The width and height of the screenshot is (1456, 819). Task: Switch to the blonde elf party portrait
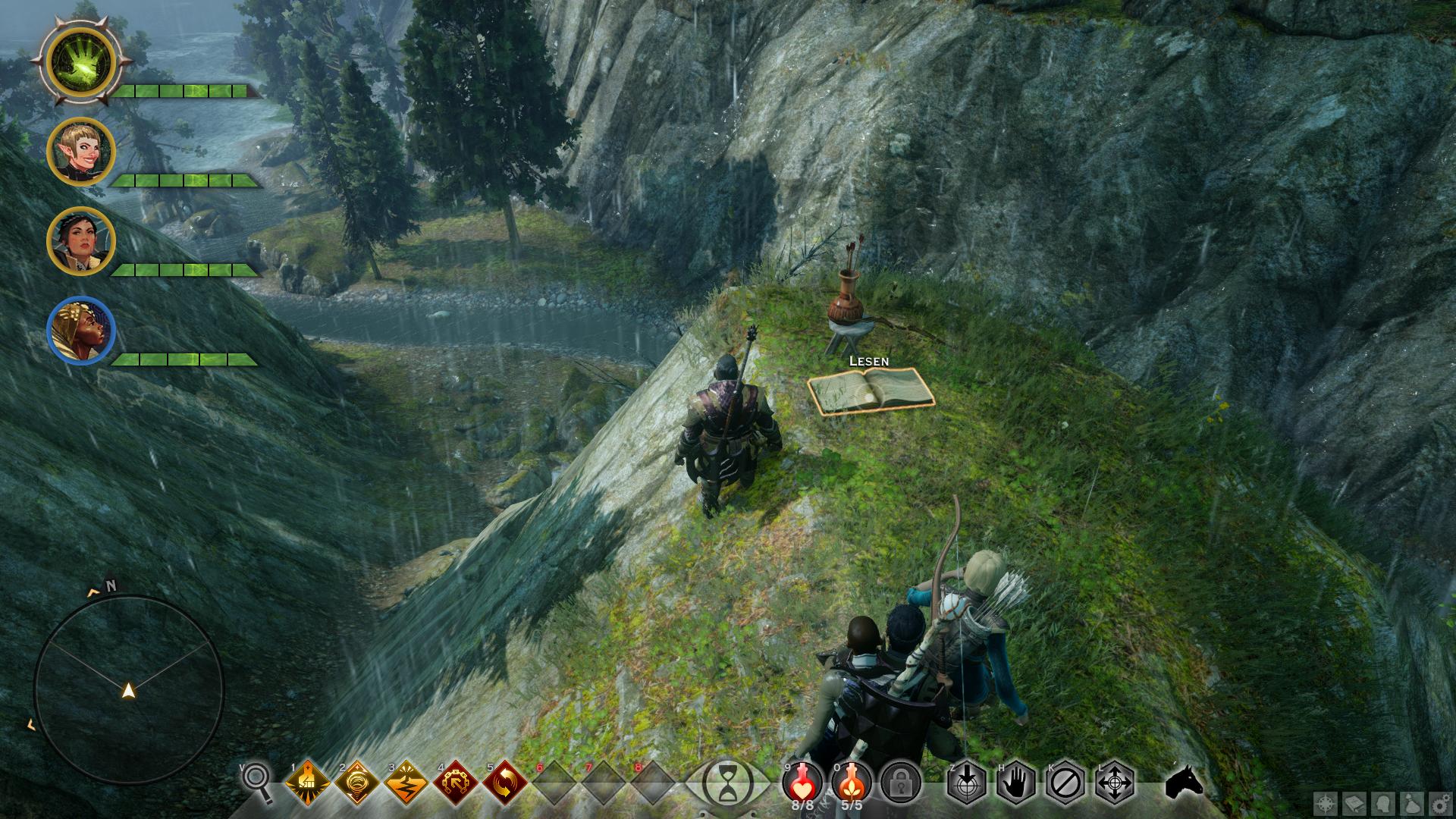coord(80,152)
